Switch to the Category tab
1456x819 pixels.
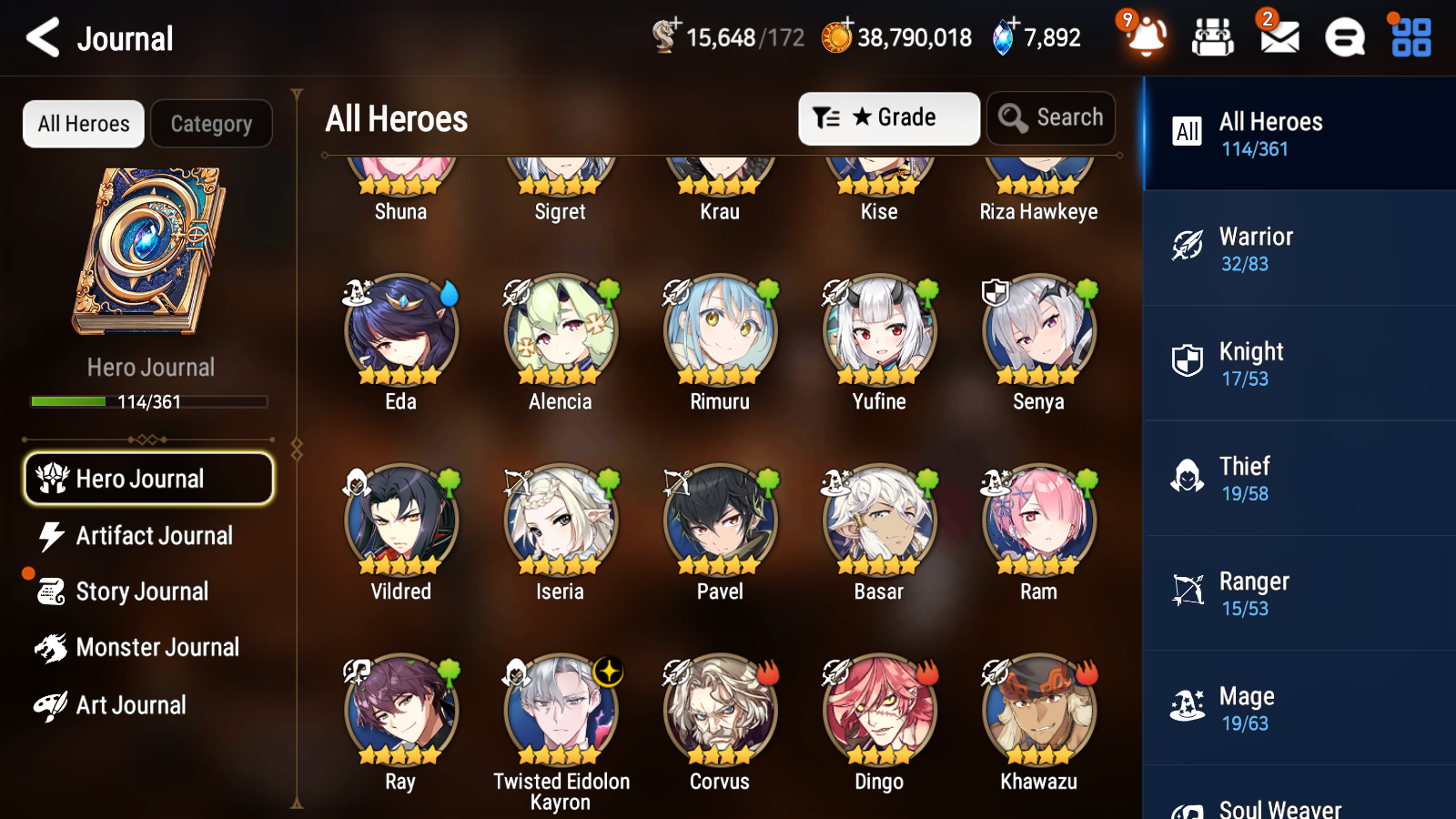[212, 123]
